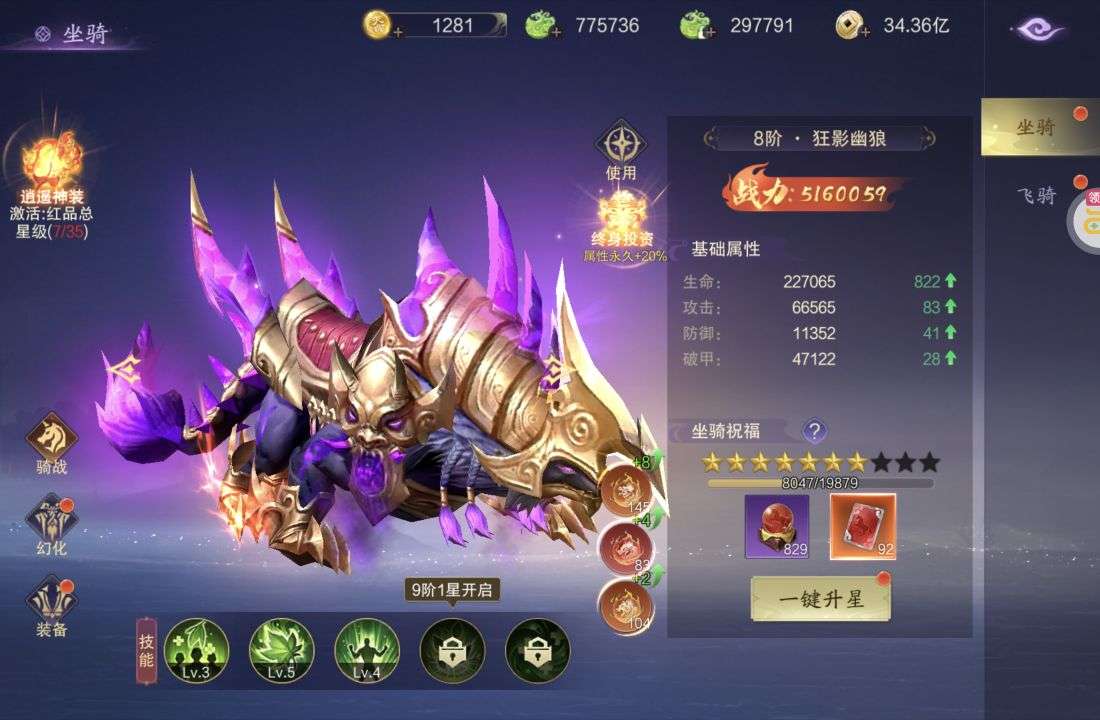Viewport: 1100px width, 720px height.
Task: Select the red orb material slot
Action: coord(777,526)
